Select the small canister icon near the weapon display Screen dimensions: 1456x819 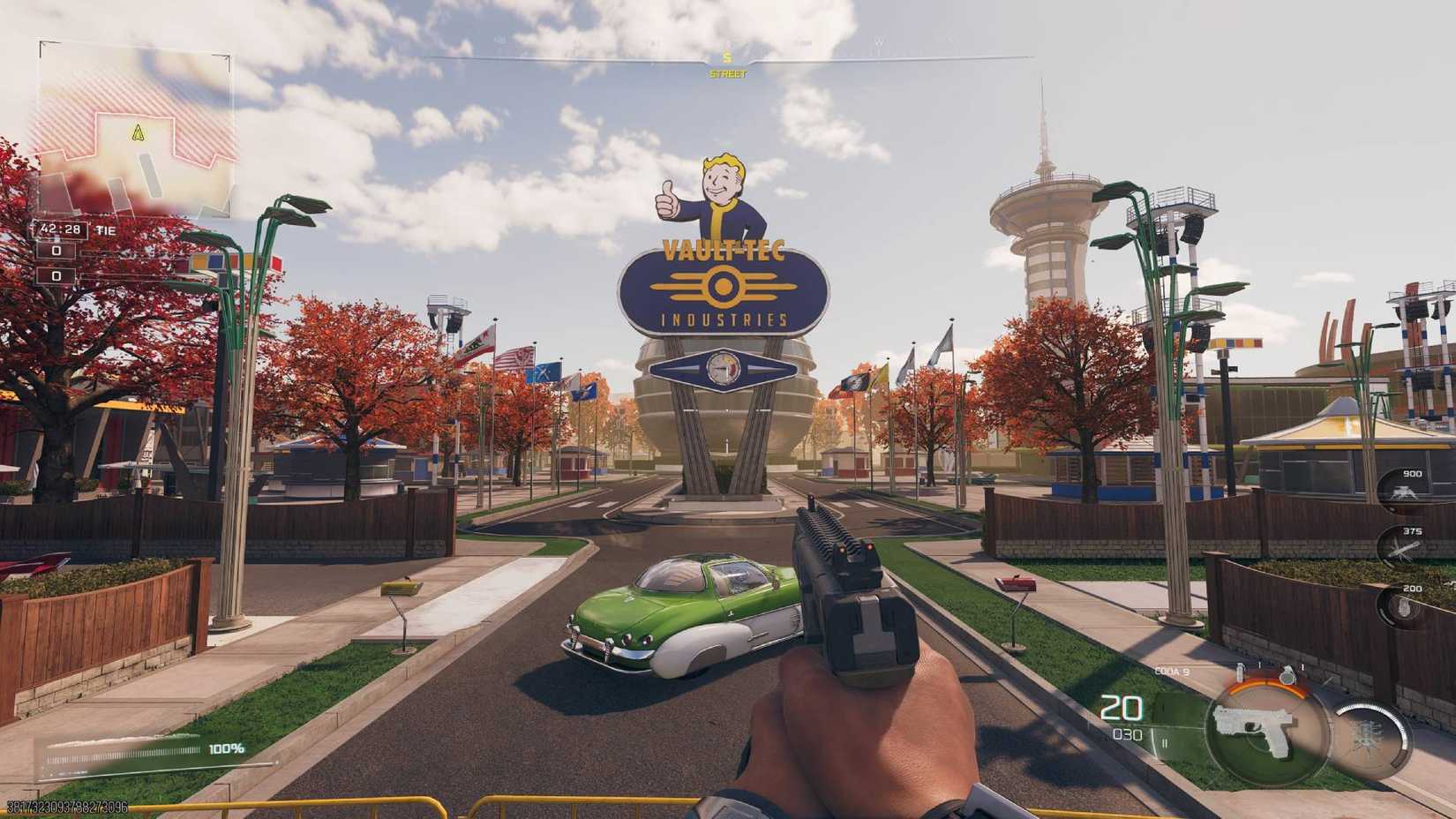pyautogui.click(x=1241, y=672)
